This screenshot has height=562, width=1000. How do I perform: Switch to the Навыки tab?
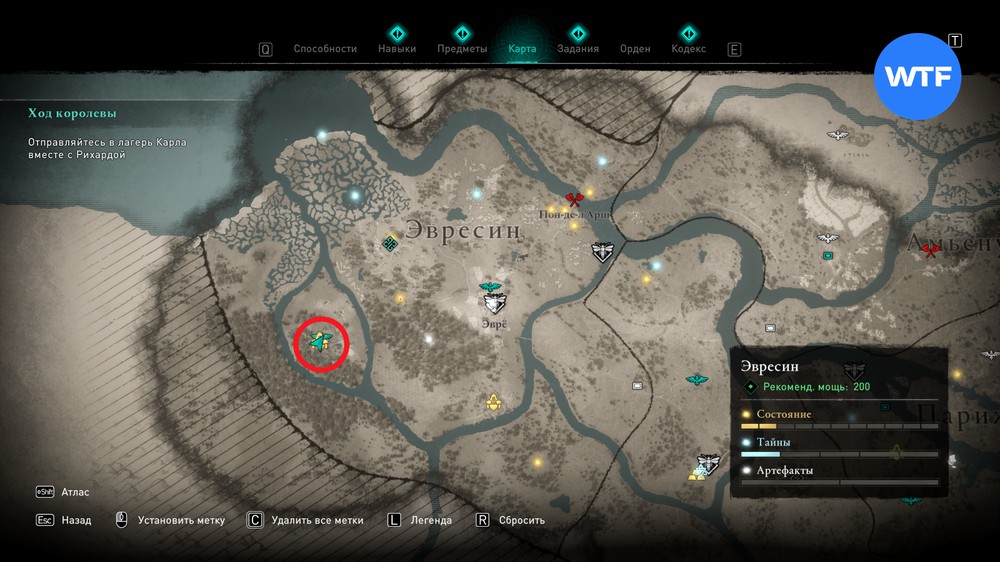tap(397, 48)
